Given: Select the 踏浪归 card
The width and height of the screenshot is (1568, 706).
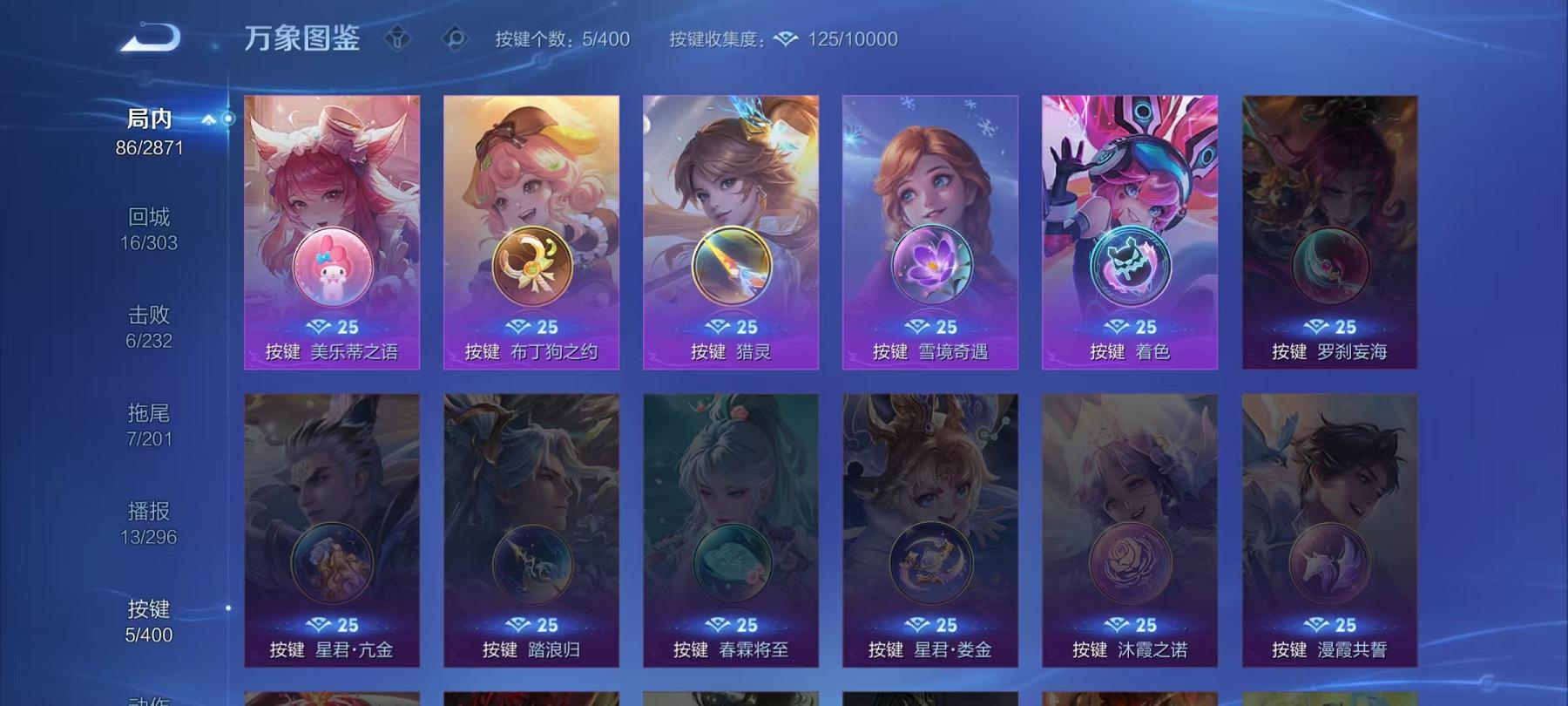Looking at the screenshot, I should (x=530, y=532).
